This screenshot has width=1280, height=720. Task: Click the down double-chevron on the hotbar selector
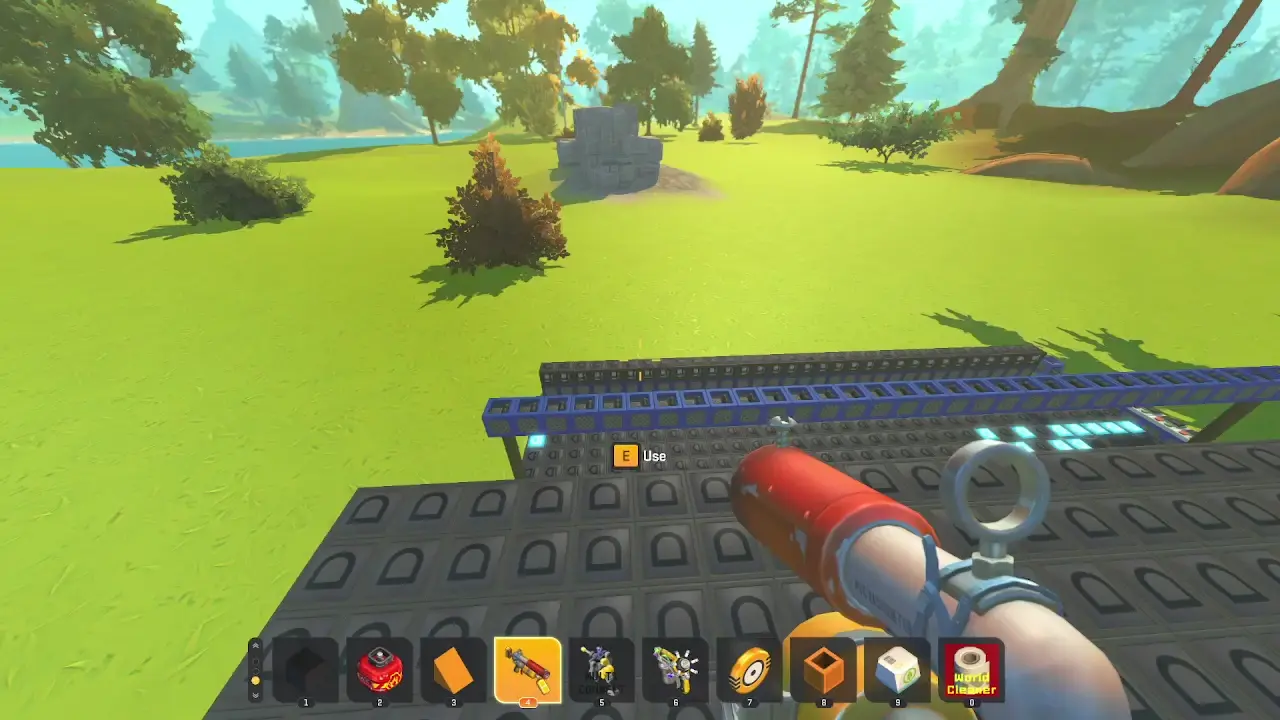click(255, 695)
